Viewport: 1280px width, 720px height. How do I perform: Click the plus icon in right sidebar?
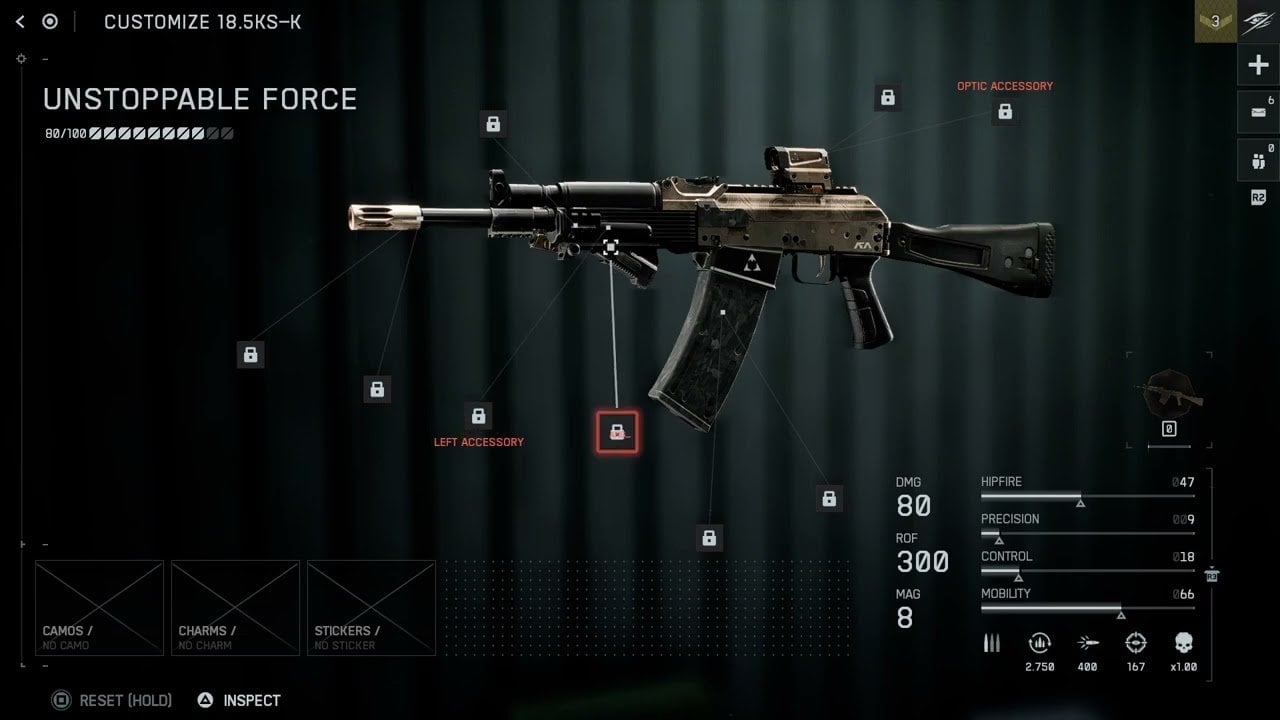[x=1257, y=66]
